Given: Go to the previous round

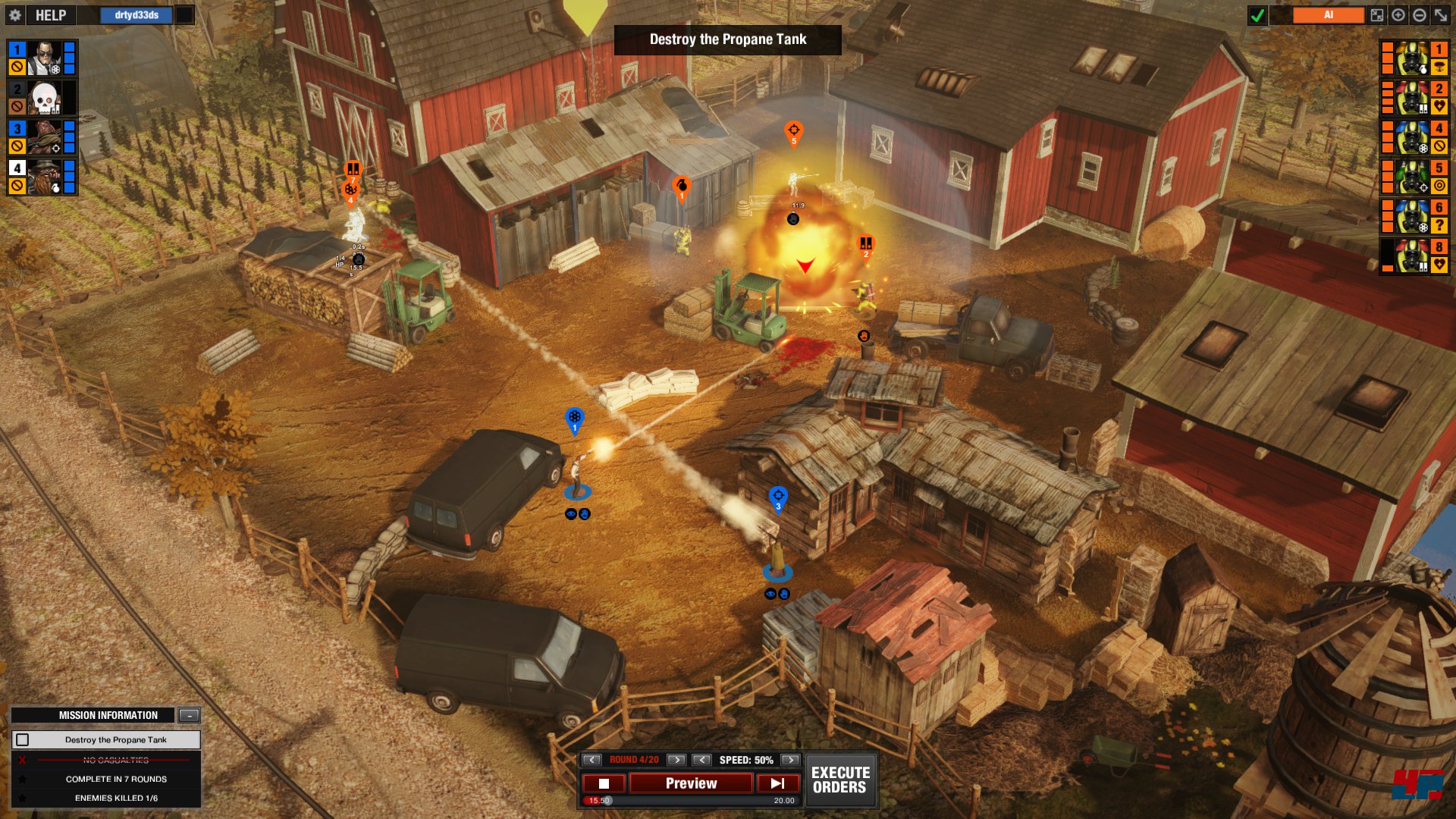Looking at the screenshot, I should point(592,760).
